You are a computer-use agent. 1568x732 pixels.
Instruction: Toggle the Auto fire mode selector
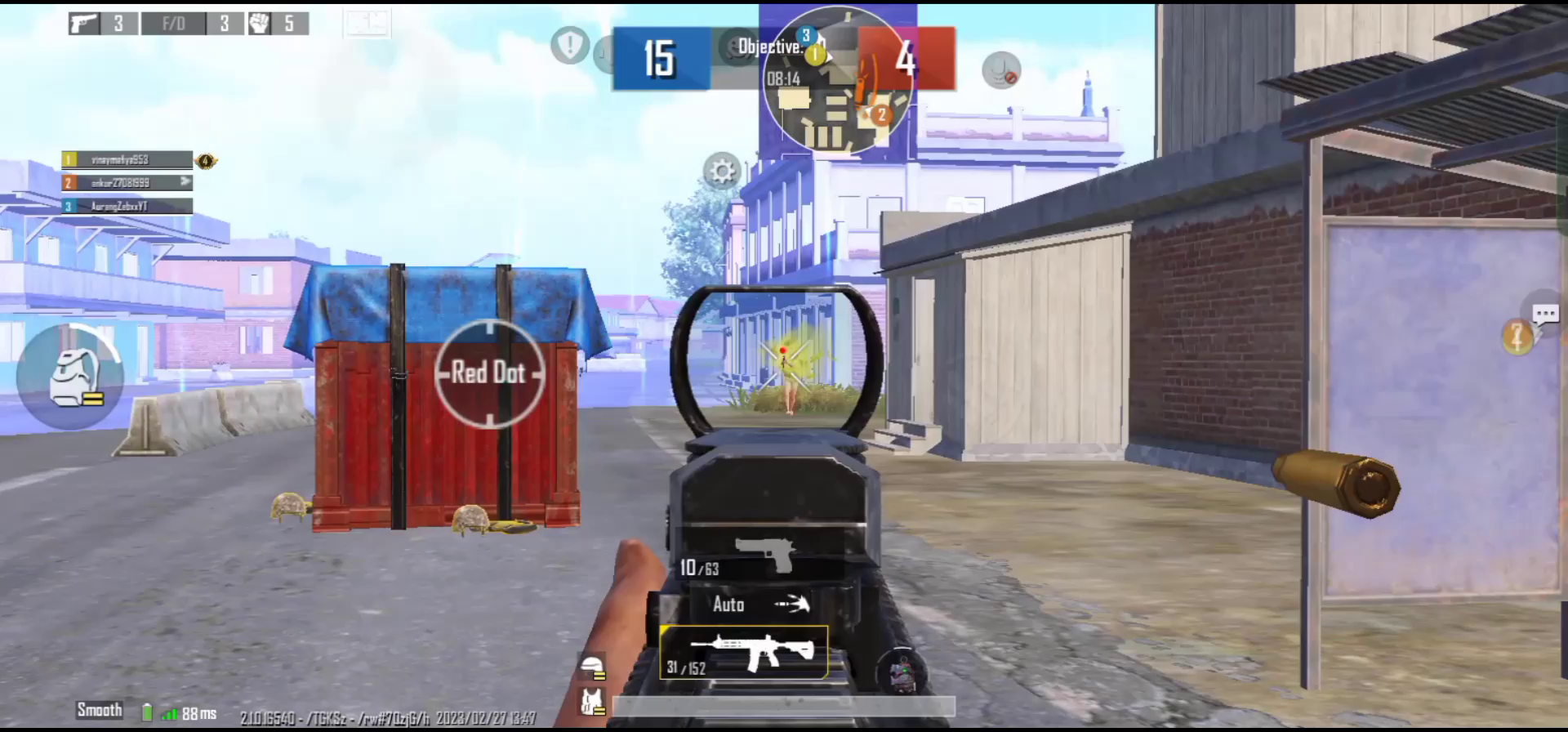coord(728,605)
